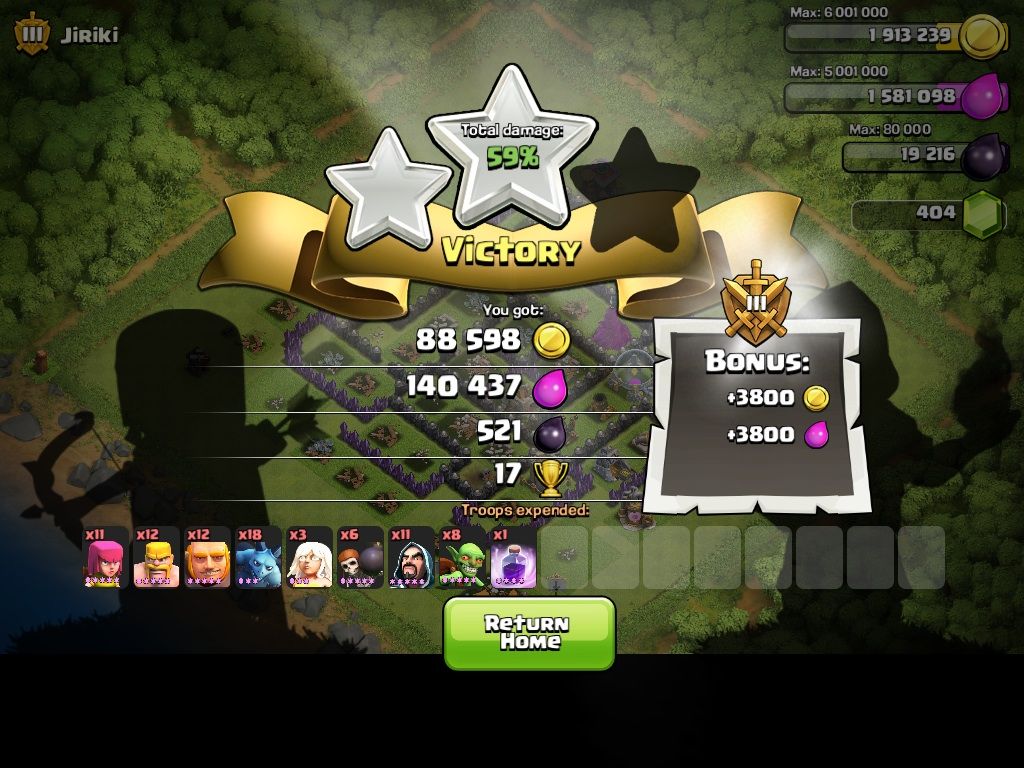The height and width of the screenshot is (768, 1024).
Task: Click the league badge beside Jiriki
Action: (x=32, y=34)
